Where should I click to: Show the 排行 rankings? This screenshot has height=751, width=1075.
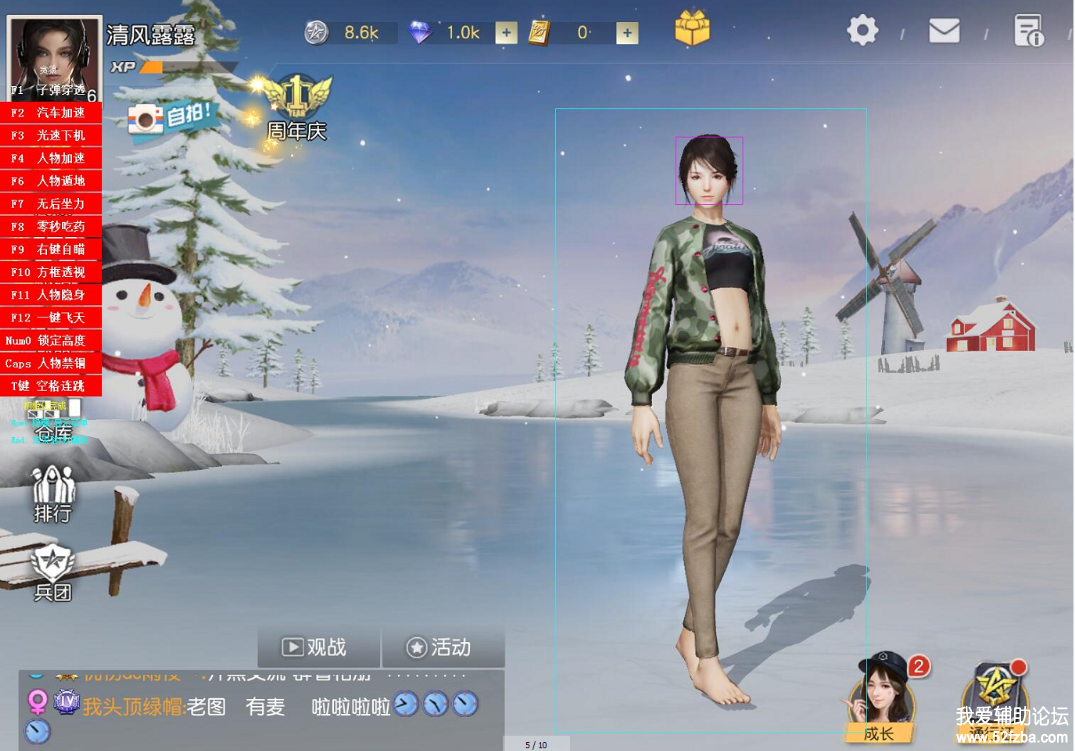click(53, 495)
